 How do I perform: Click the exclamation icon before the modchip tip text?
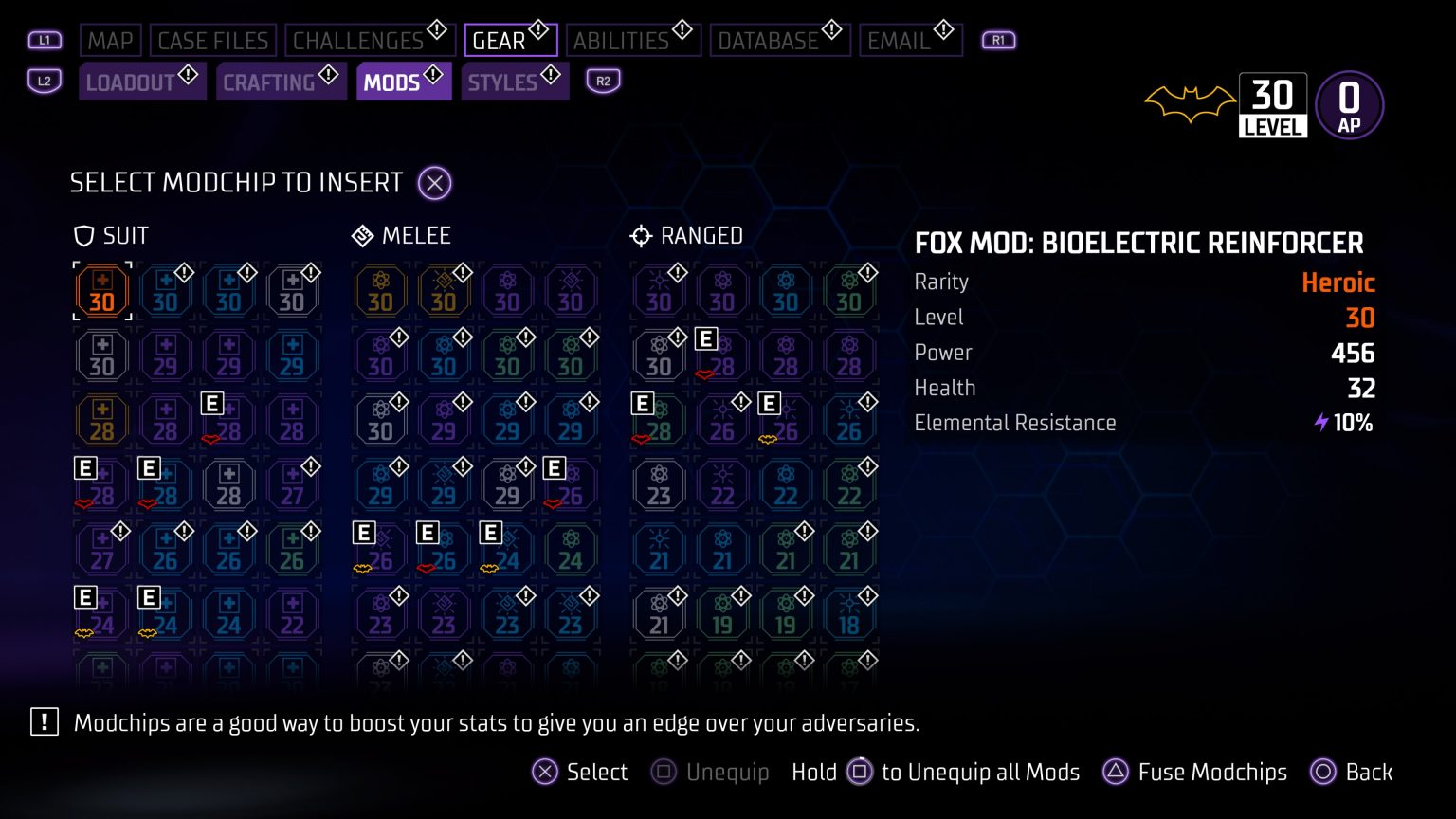click(x=43, y=722)
